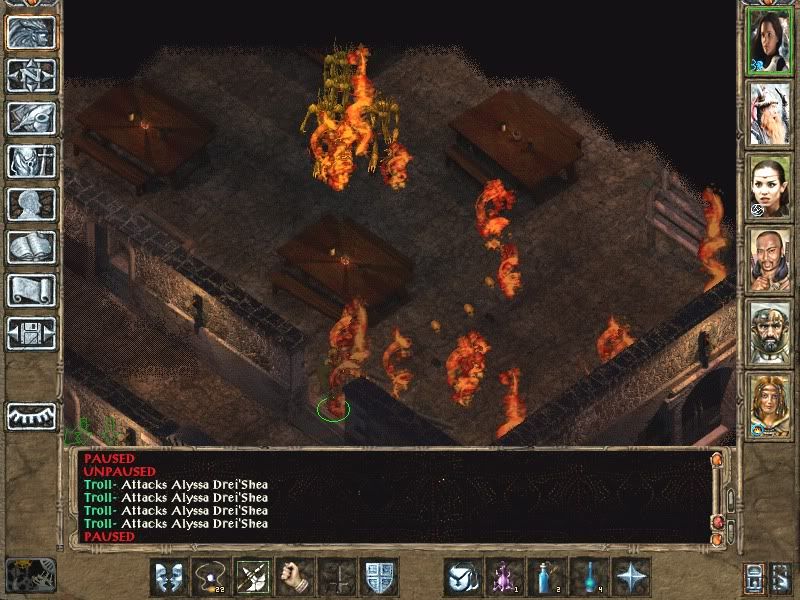Open the mage spellbook icon
800x600 pixels.
pyautogui.click(x=31, y=247)
